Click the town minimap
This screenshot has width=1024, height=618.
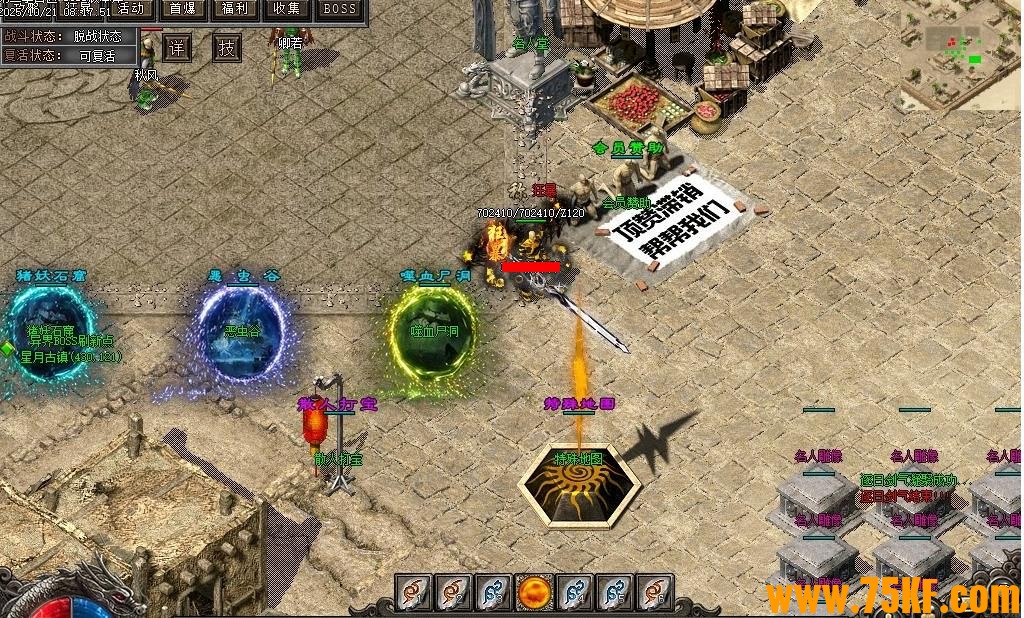click(x=961, y=55)
